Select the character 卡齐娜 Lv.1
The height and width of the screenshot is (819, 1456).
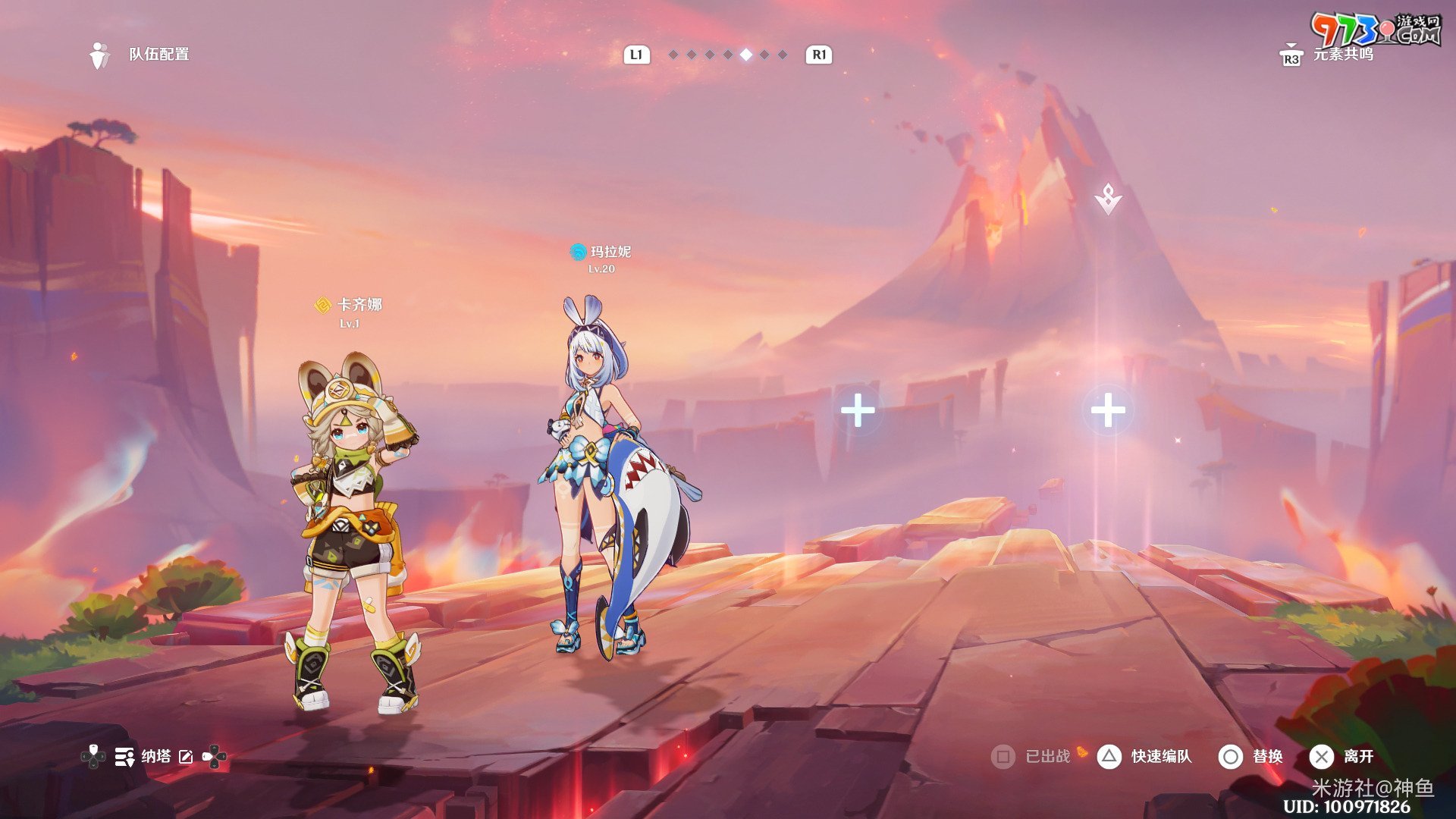pos(353,531)
